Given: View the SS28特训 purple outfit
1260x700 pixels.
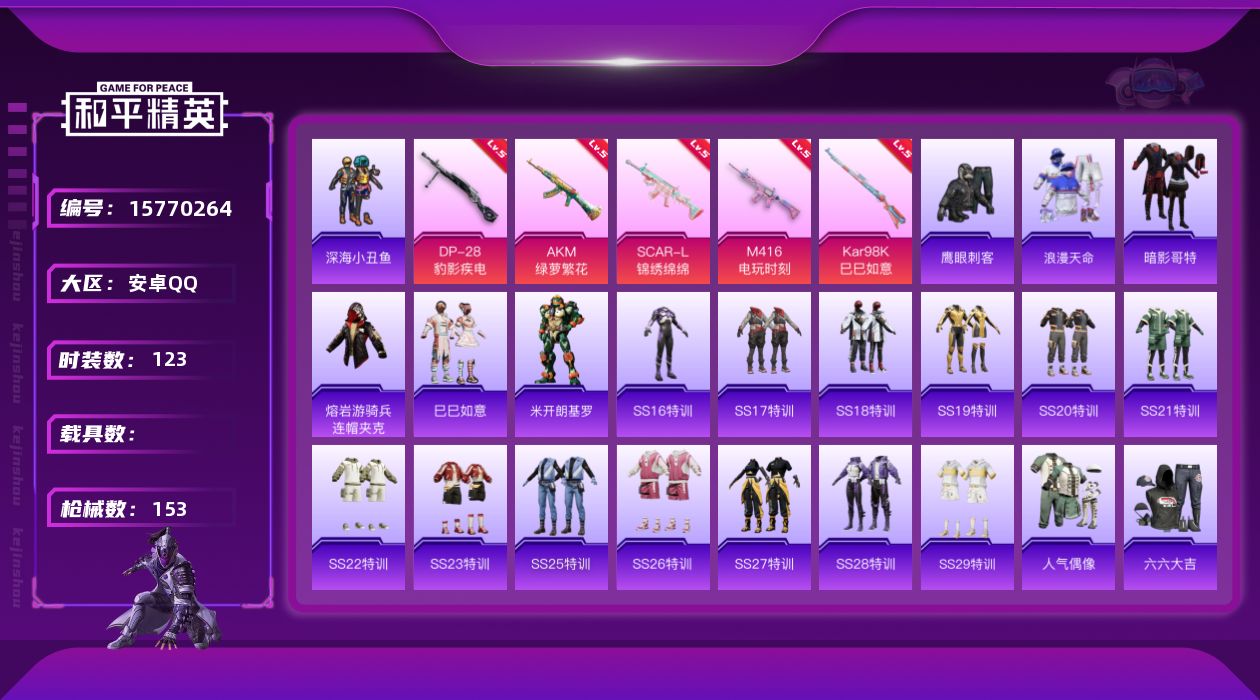Looking at the screenshot, I should 865,517.
